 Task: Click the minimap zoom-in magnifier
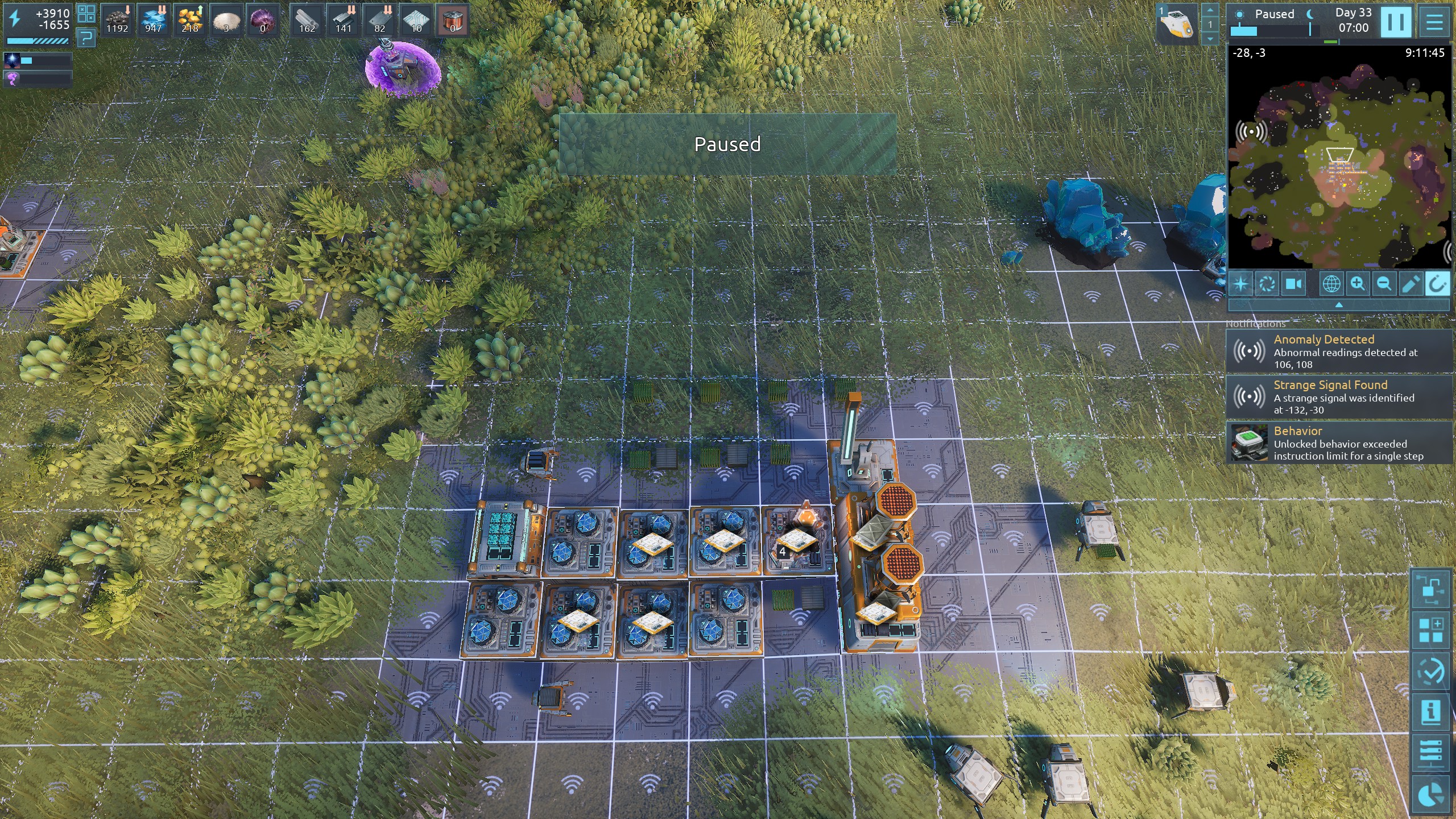[x=1358, y=284]
